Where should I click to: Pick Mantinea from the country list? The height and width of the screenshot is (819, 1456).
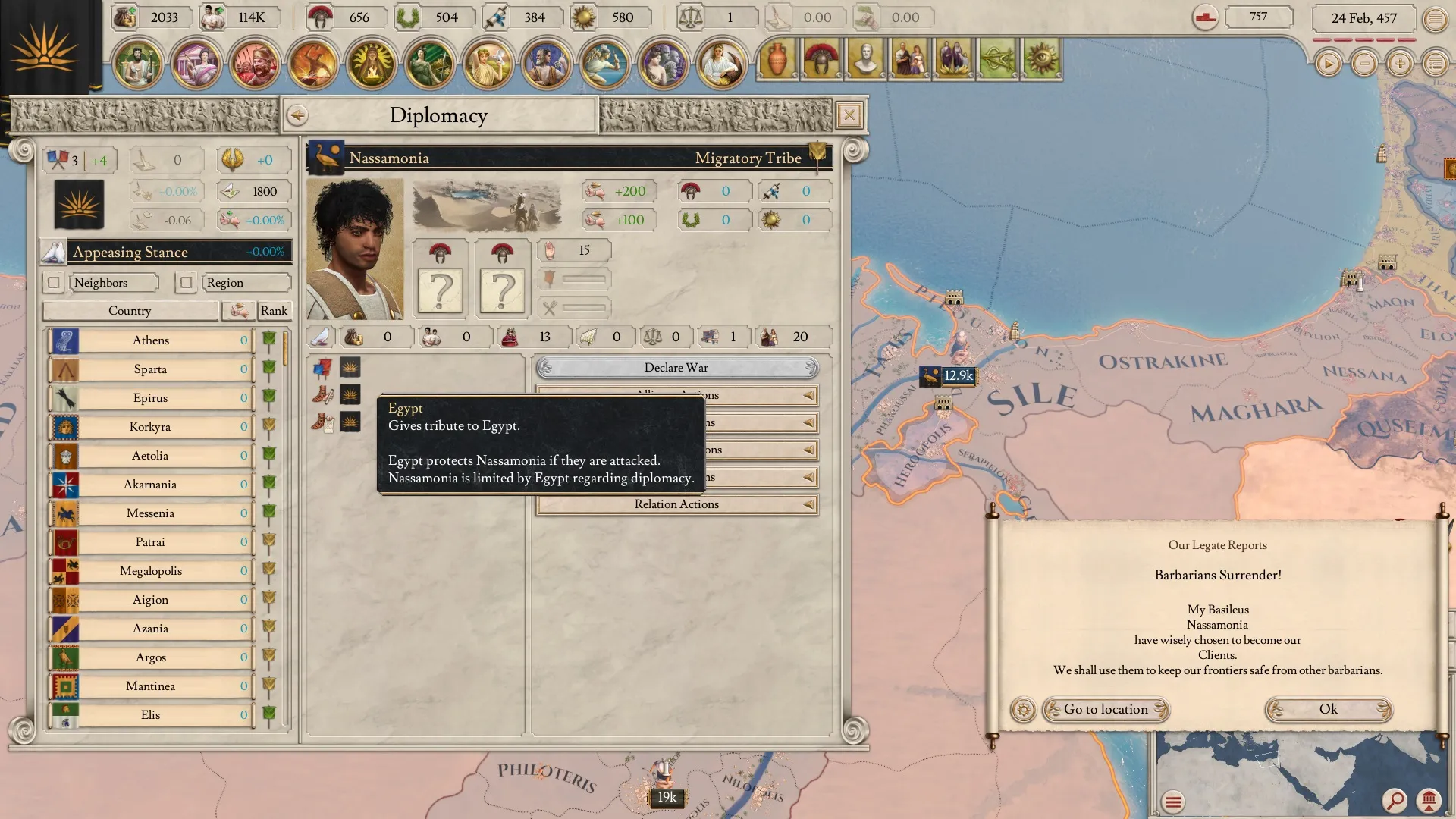point(151,686)
